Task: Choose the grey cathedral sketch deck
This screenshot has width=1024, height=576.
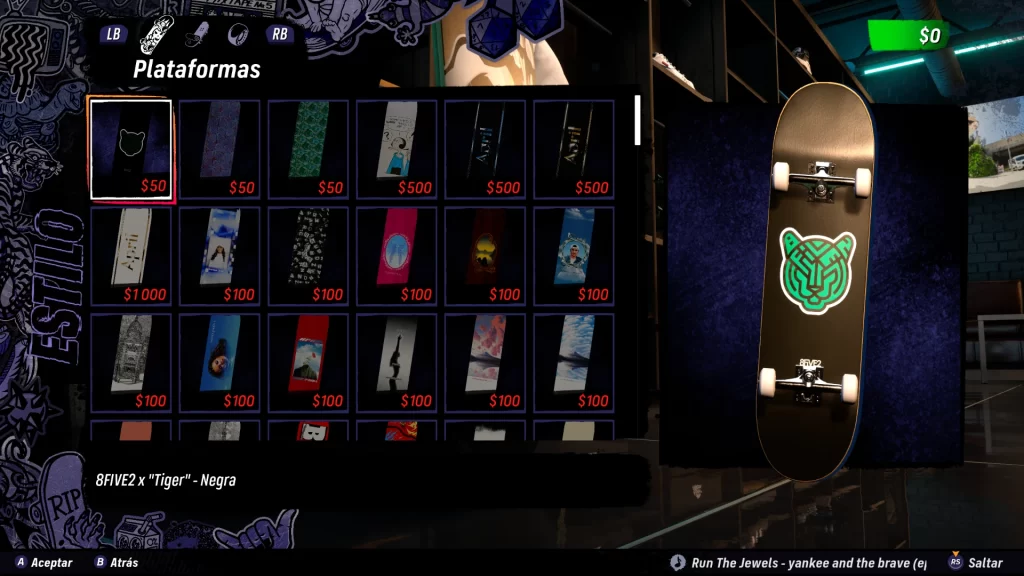Action: [131, 362]
